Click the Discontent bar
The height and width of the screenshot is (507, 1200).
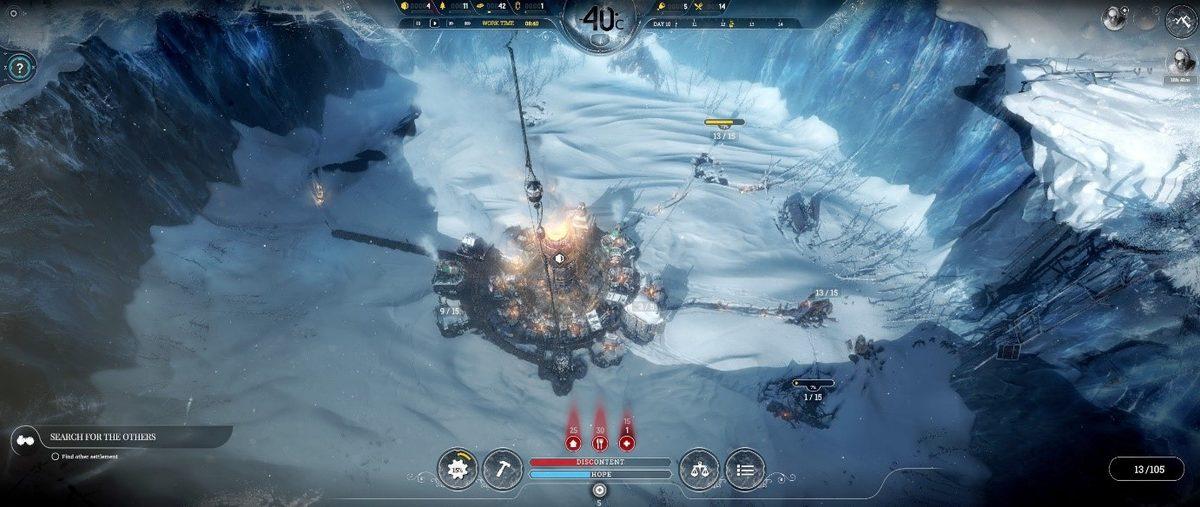coord(600,462)
